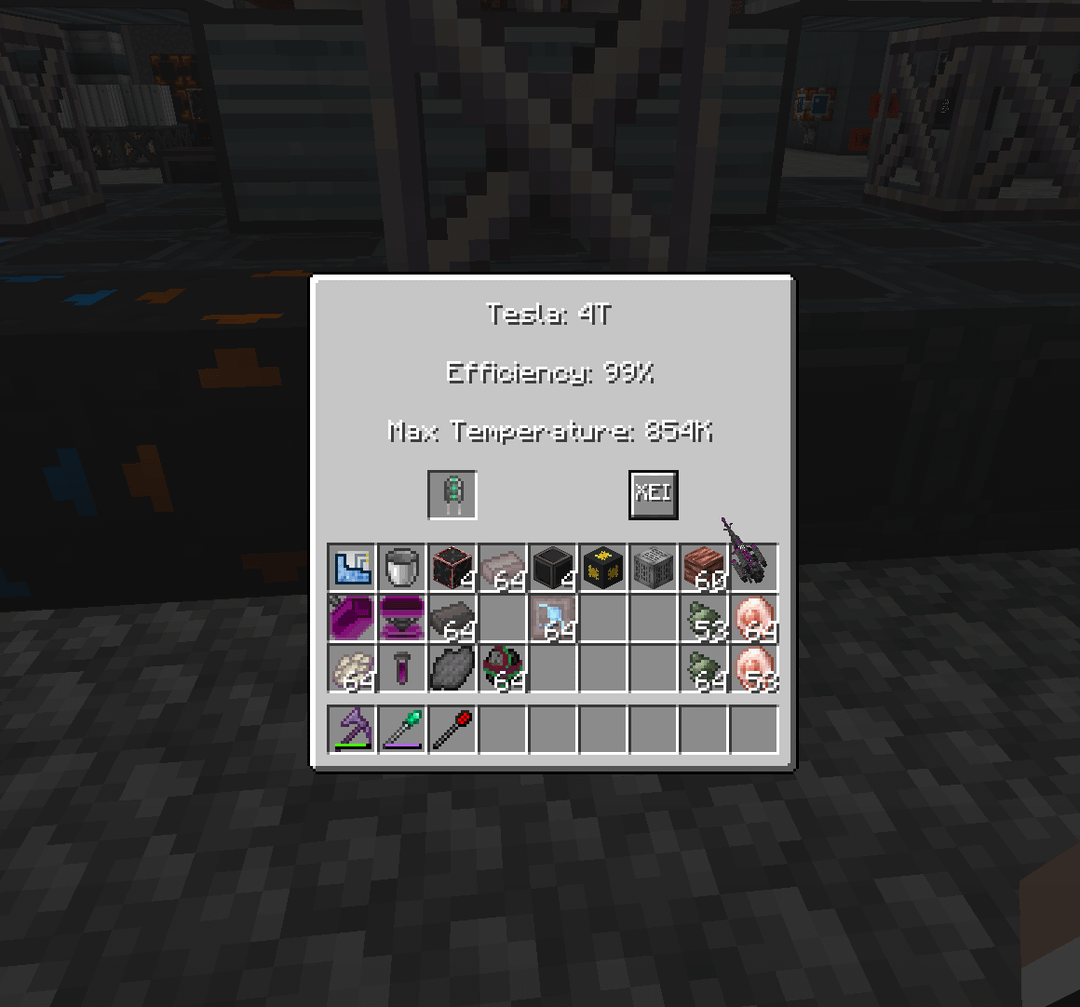The width and height of the screenshot is (1080, 1007).
Task: Select the blue blueprint item
Action: point(352,568)
